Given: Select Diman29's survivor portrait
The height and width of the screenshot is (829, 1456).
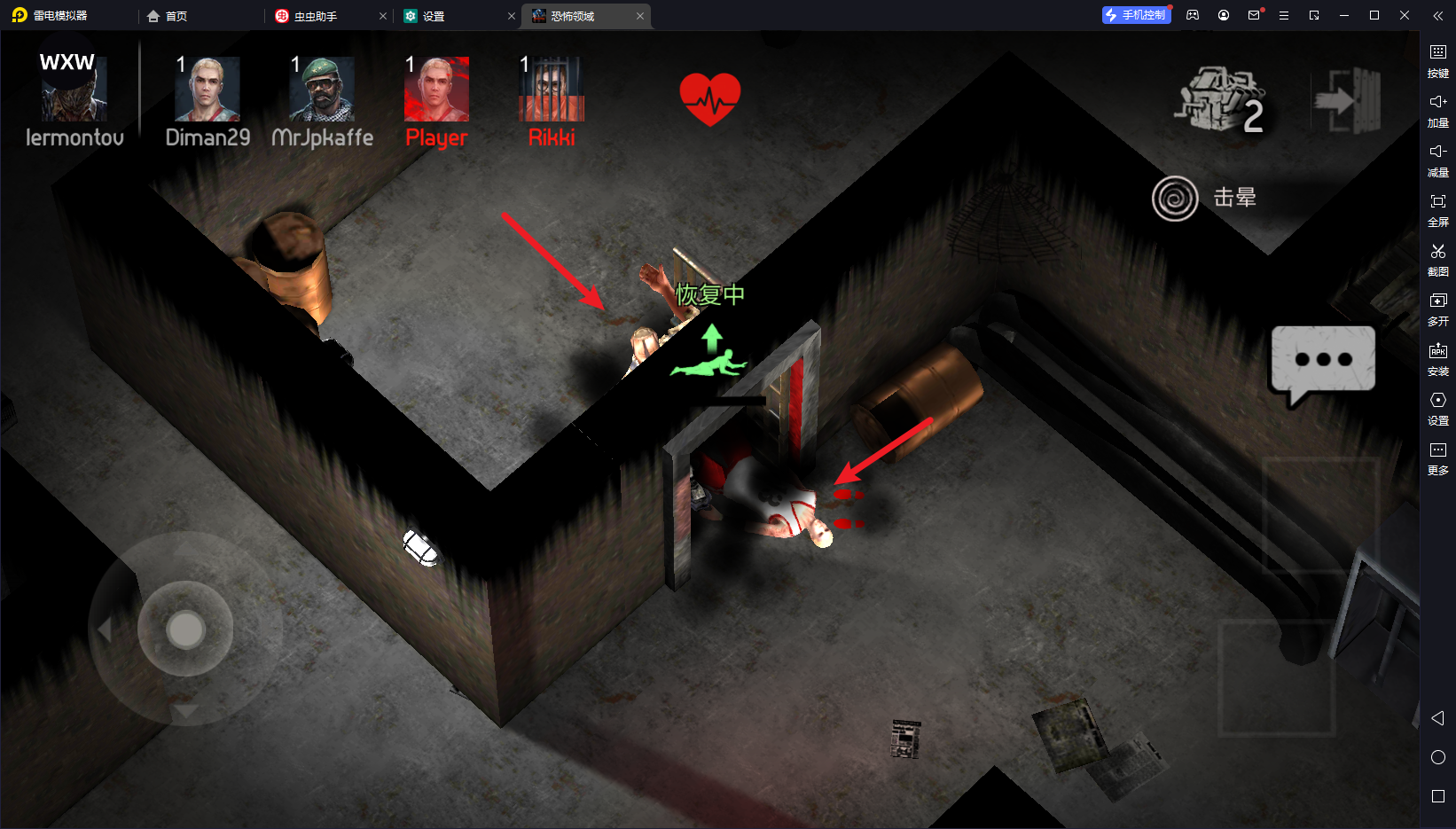Looking at the screenshot, I should pyautogui.click(x=207, y=90).
